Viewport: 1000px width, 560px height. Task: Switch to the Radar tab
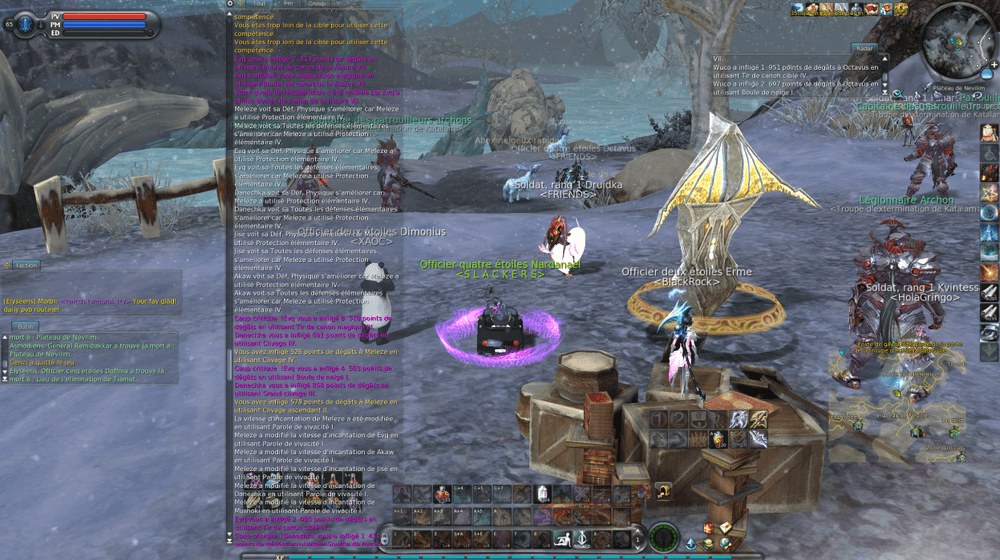click(x=866, y=48)
